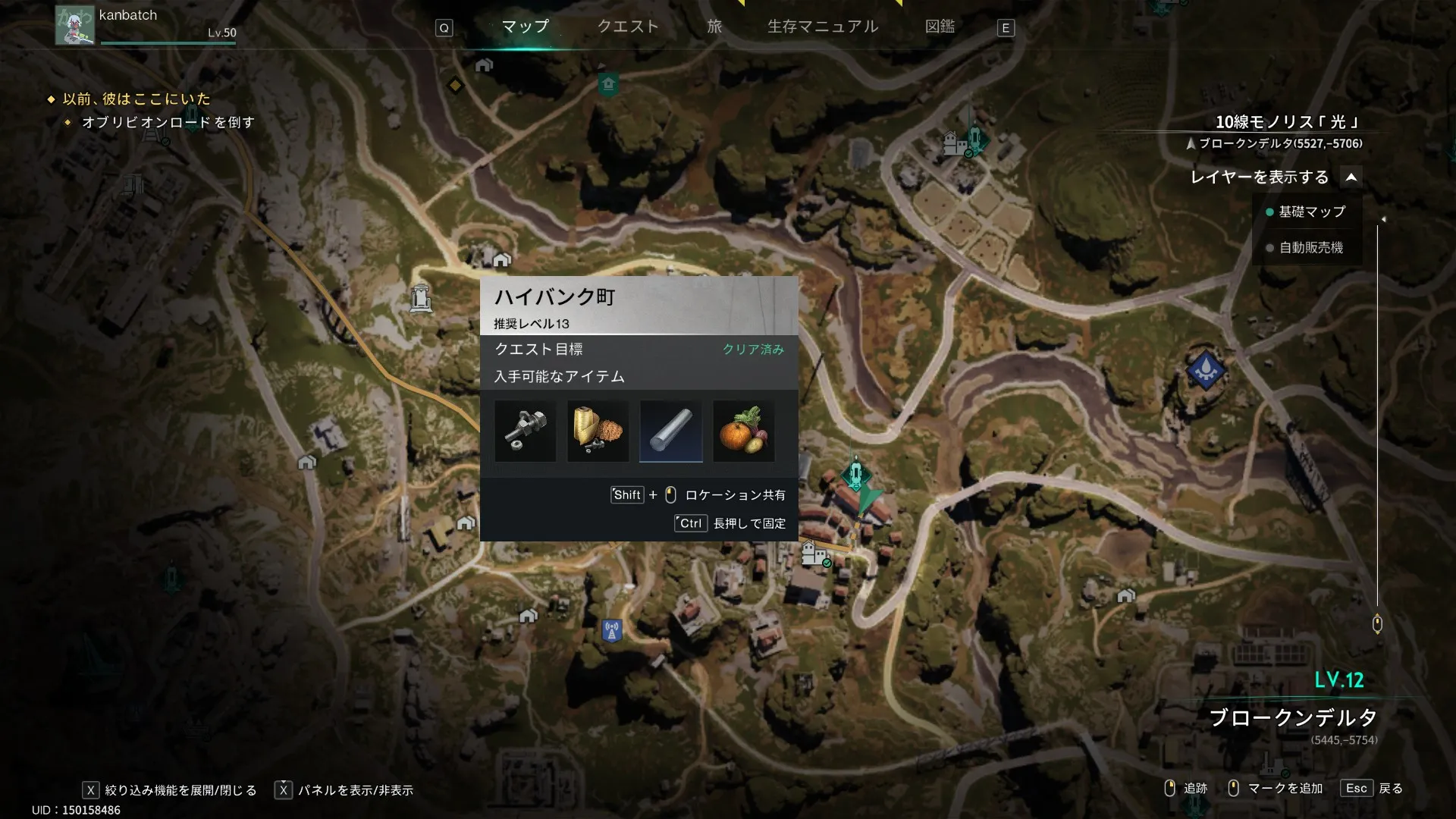
Task: Switch to the マップ tab
Action: click(x=525, y=27)
